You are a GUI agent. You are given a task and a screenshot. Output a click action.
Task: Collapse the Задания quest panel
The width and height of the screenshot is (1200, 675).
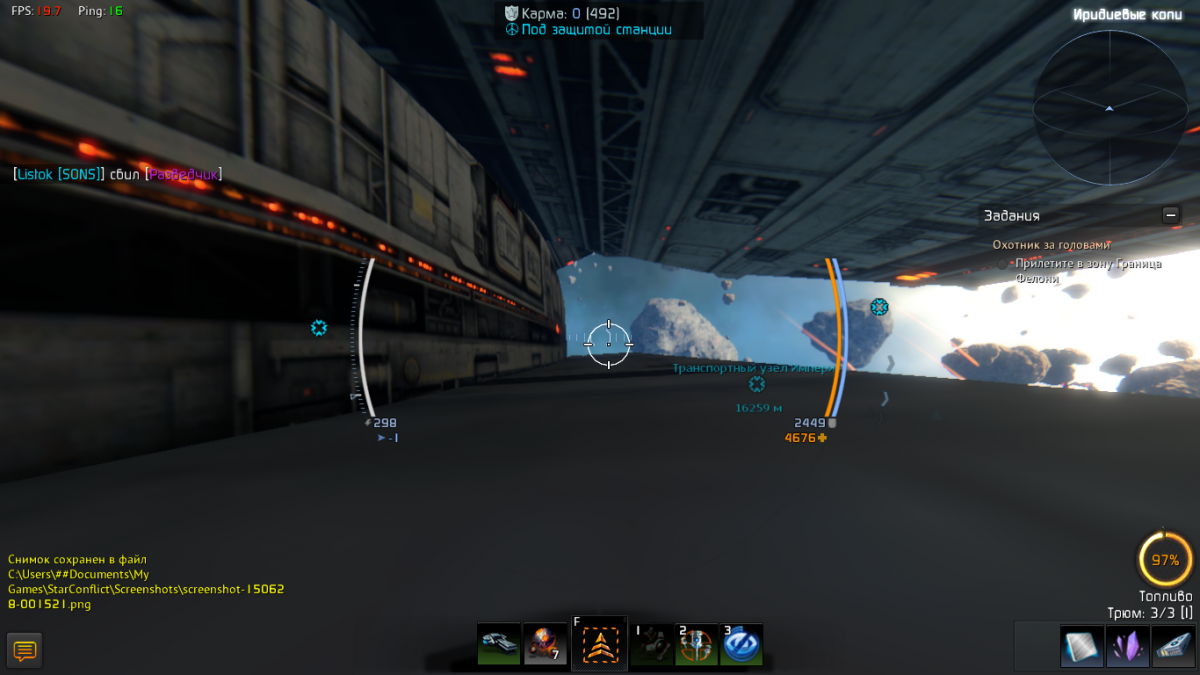(1171, 215)
